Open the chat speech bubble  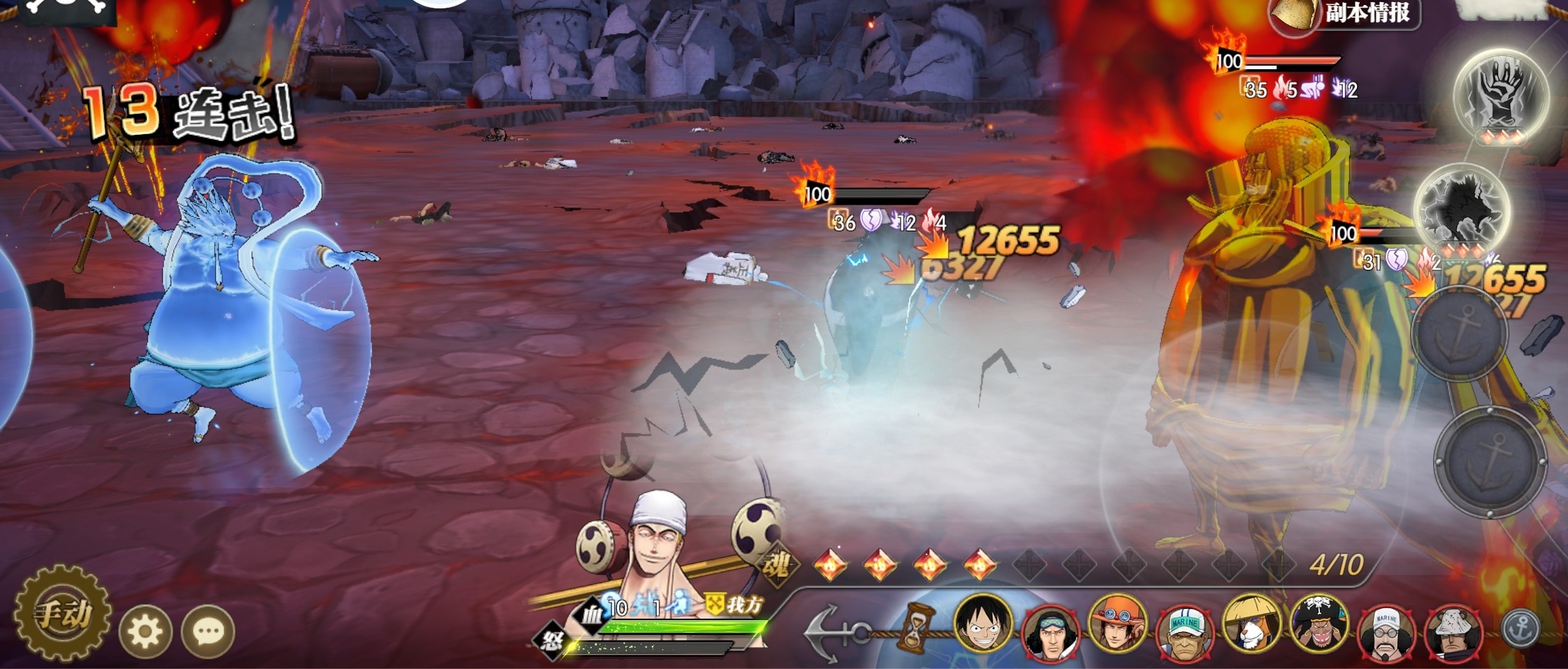(208, 632)
